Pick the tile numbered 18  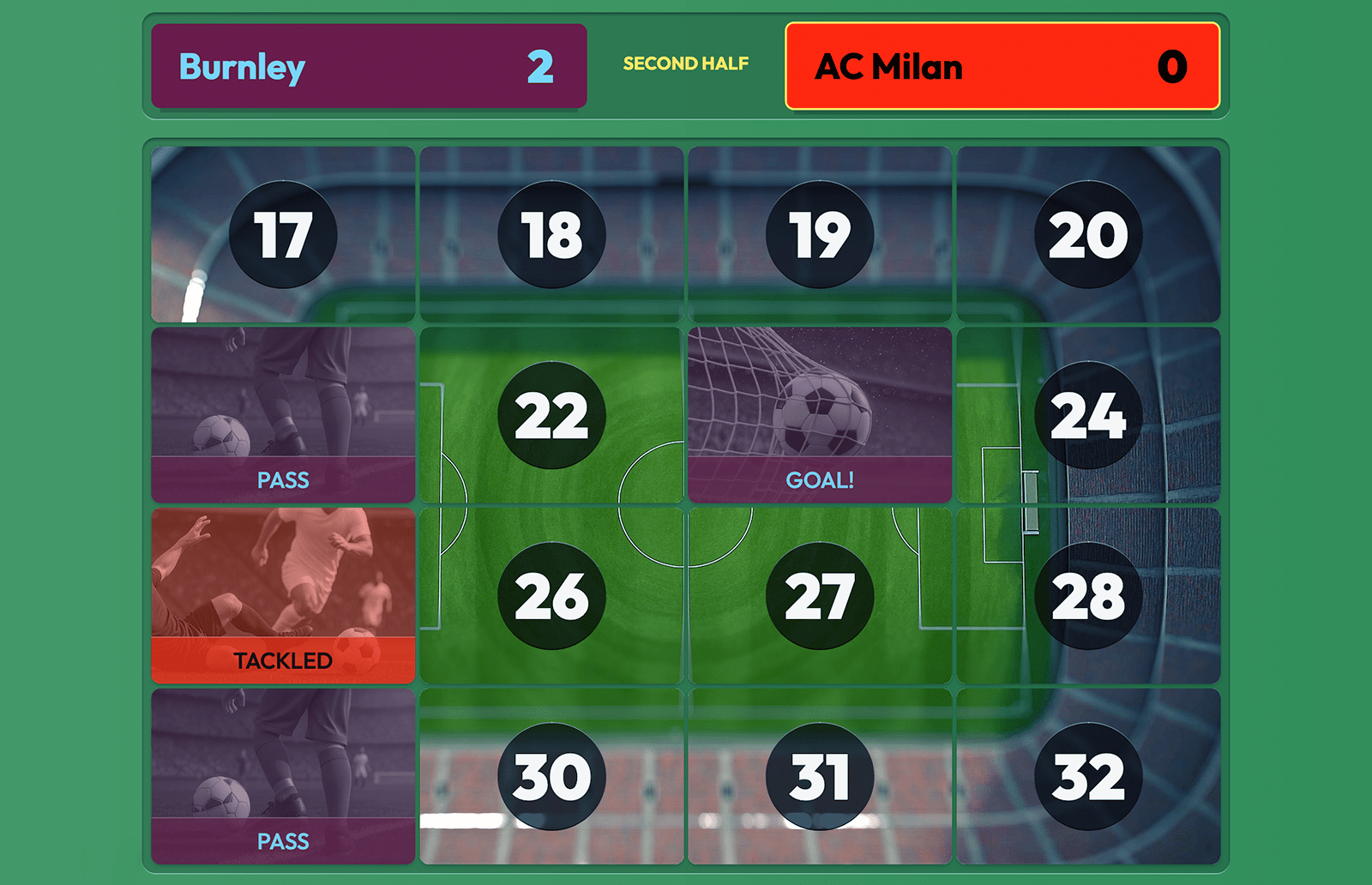[551, 234]
